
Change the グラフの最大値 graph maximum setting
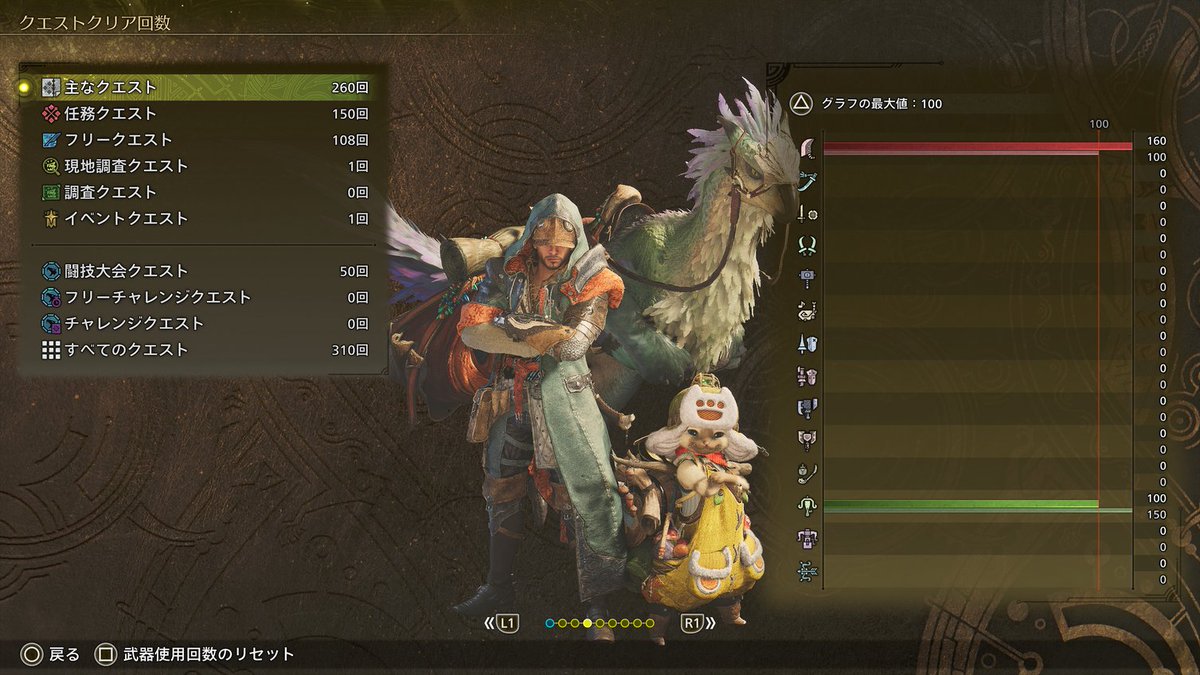click(868, 103)
